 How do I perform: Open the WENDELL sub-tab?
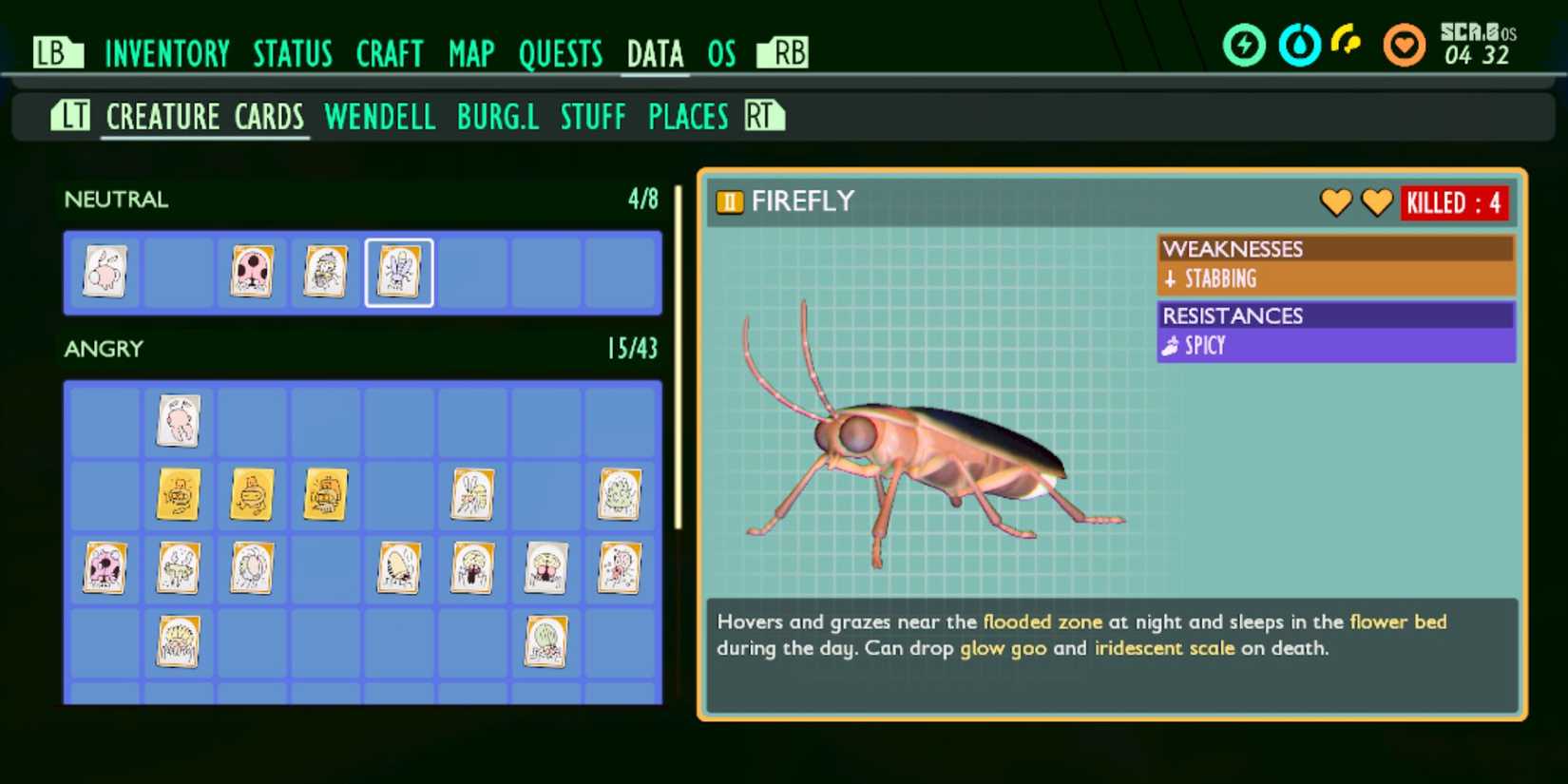point(379,116)
